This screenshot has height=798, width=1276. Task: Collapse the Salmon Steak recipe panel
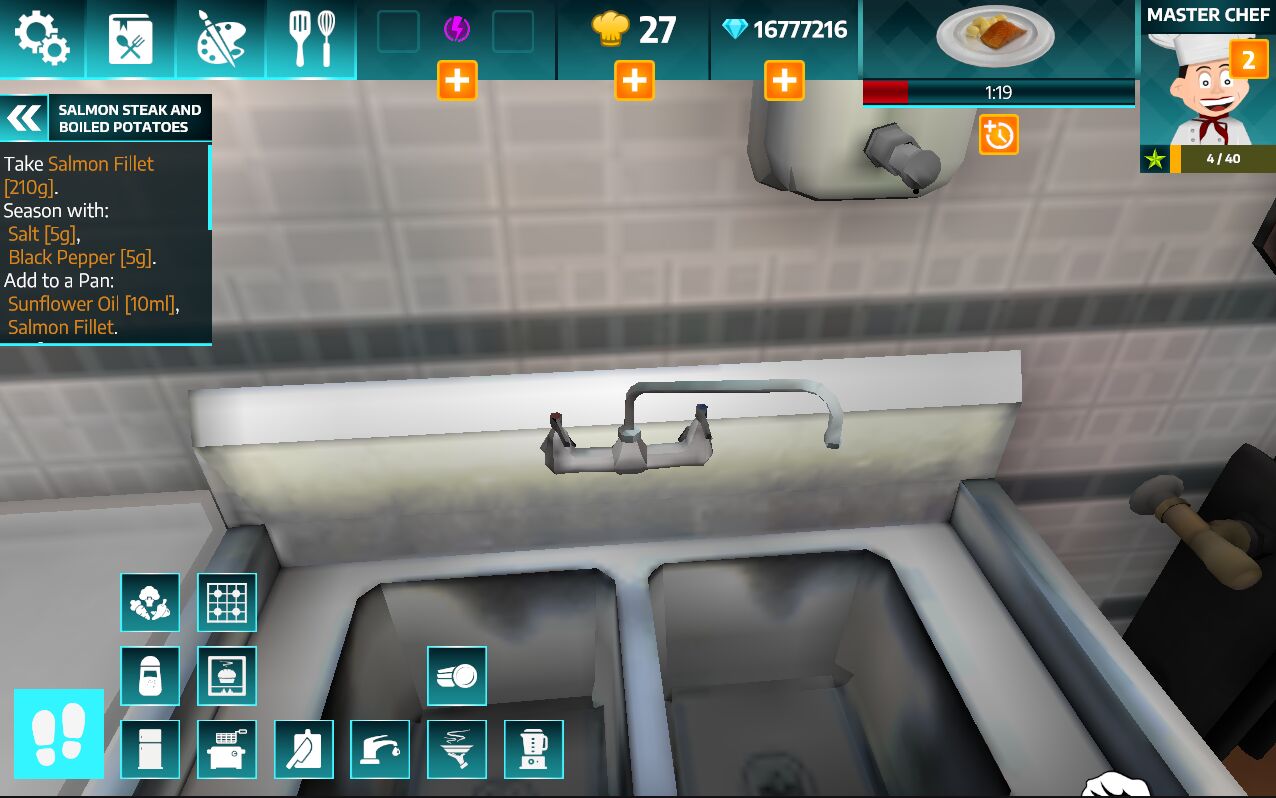point(25,119)
